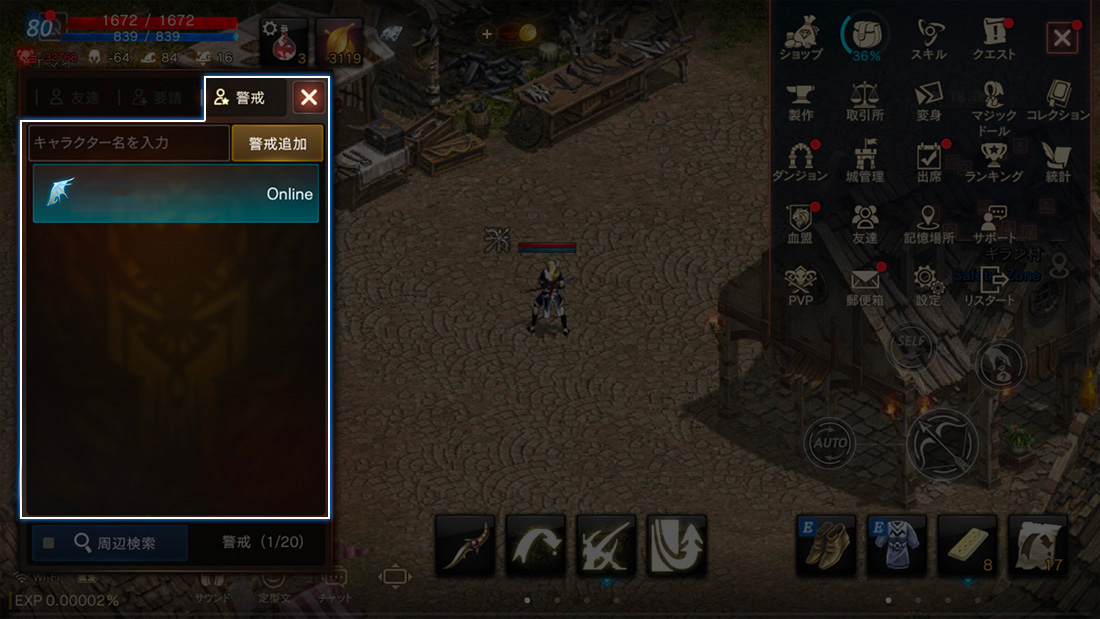Switch to the 要請 tab
Image resolution: width=1100 pixels, height=619 pixels.
coord(153,98)
